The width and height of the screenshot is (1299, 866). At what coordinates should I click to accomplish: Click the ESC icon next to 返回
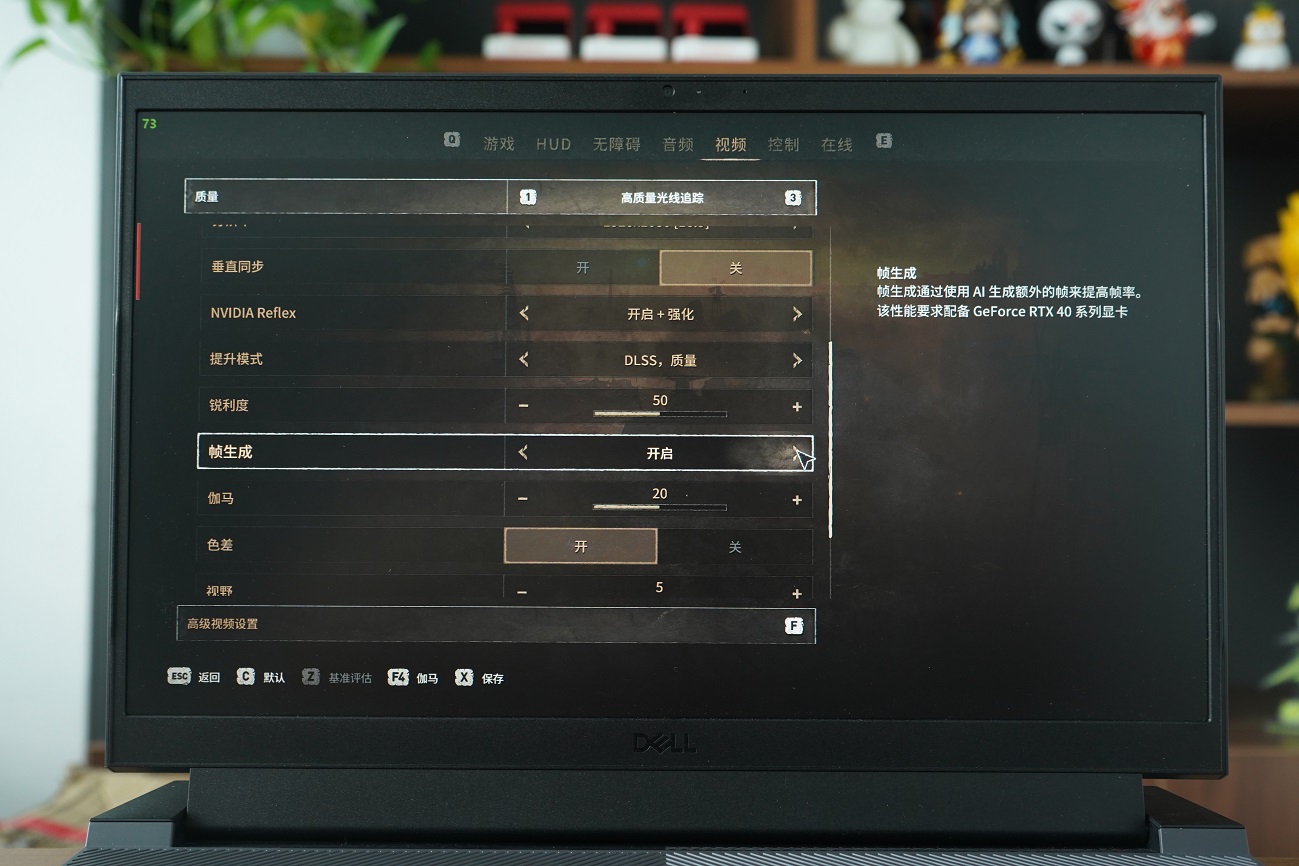tap(180, 676)
